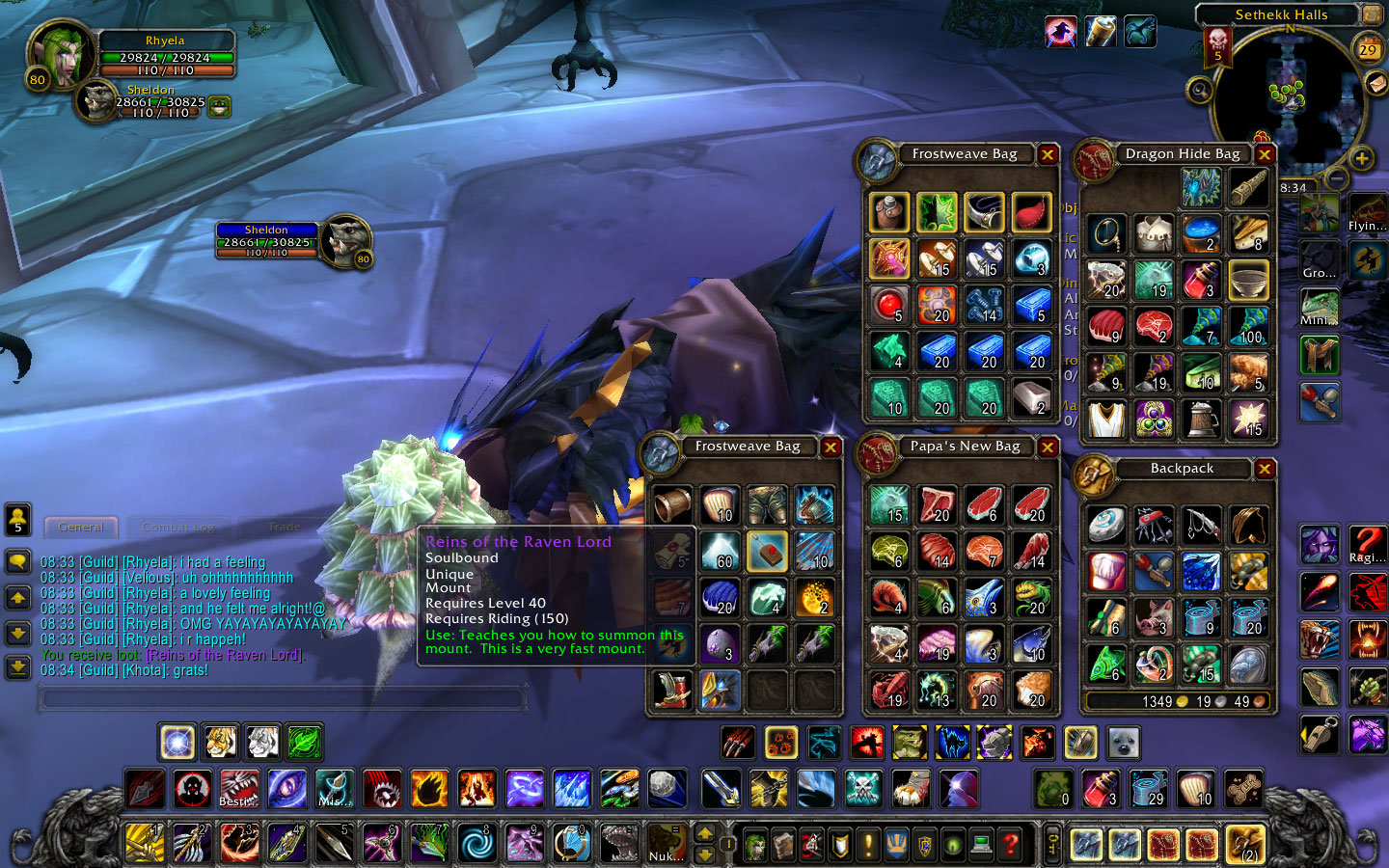Switch to the Combat Log tab
1389x868 pixels.
(178, 528)
